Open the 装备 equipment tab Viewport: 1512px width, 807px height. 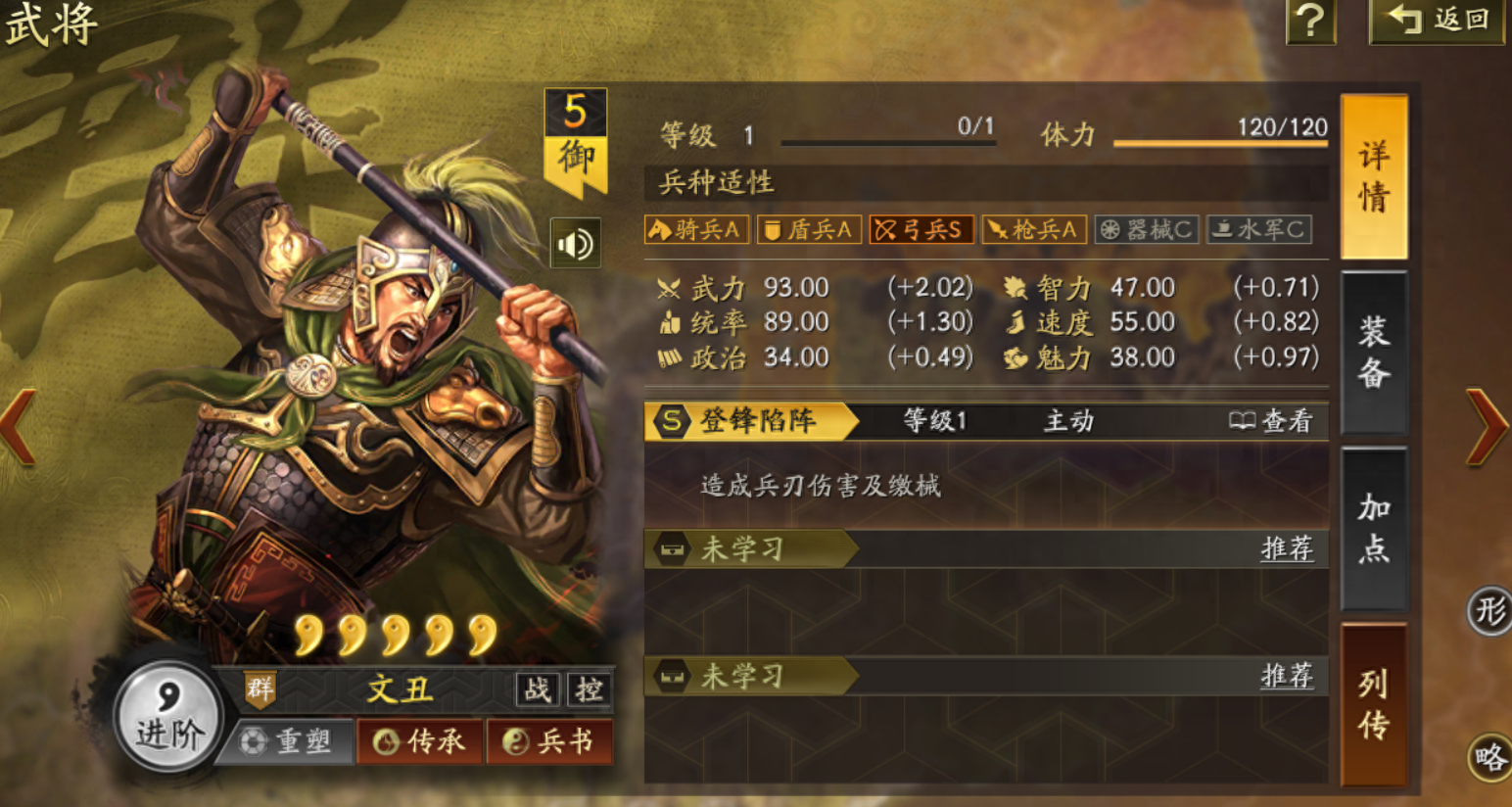pyautogui.click(x=1373, y=352)
